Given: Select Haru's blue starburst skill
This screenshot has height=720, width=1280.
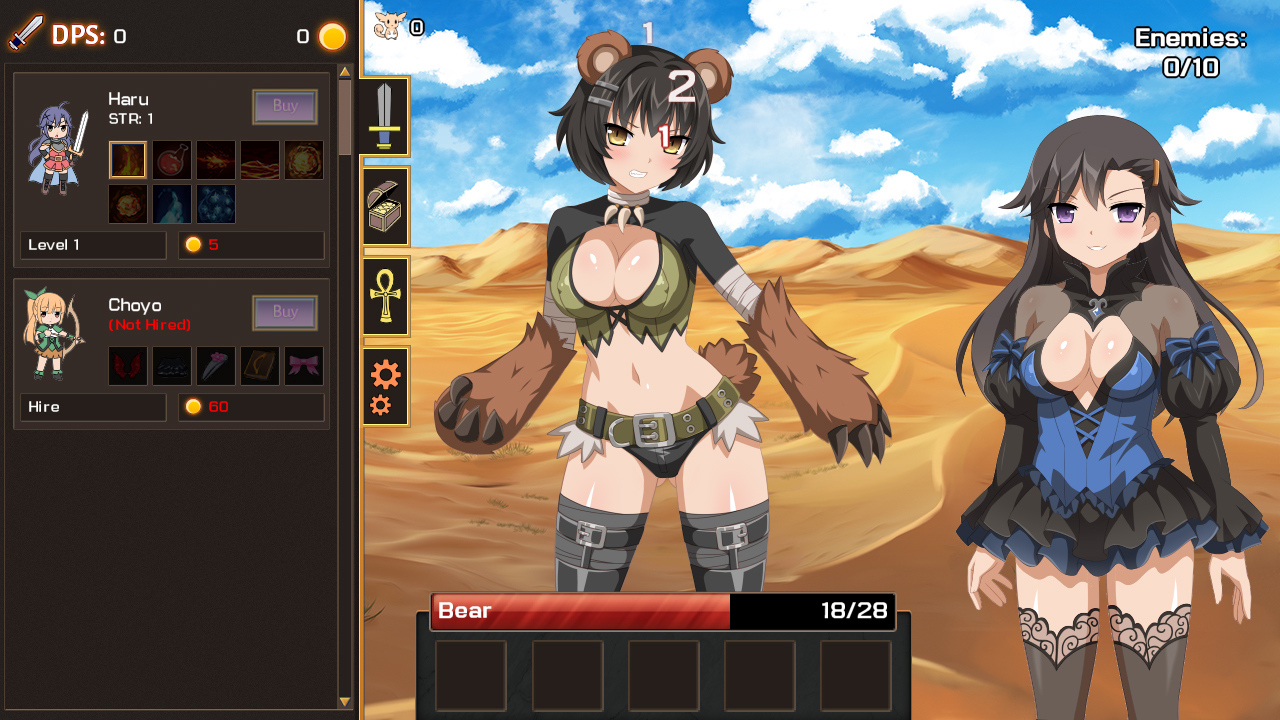Looking at the screenshot, I should pos(216,204).
